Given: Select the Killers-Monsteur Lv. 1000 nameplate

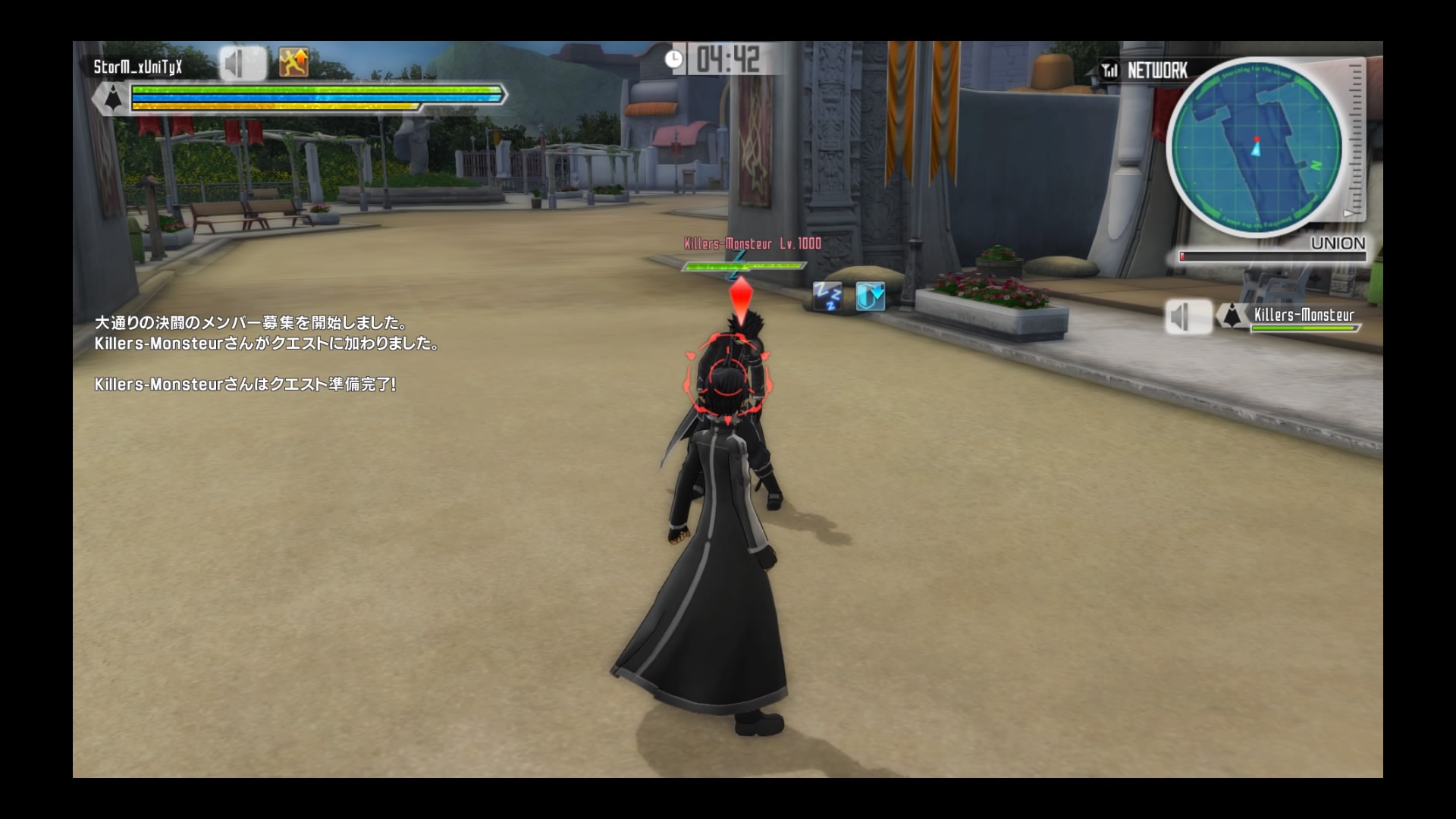Looking at the screenshot, I should tap(752, 243).
